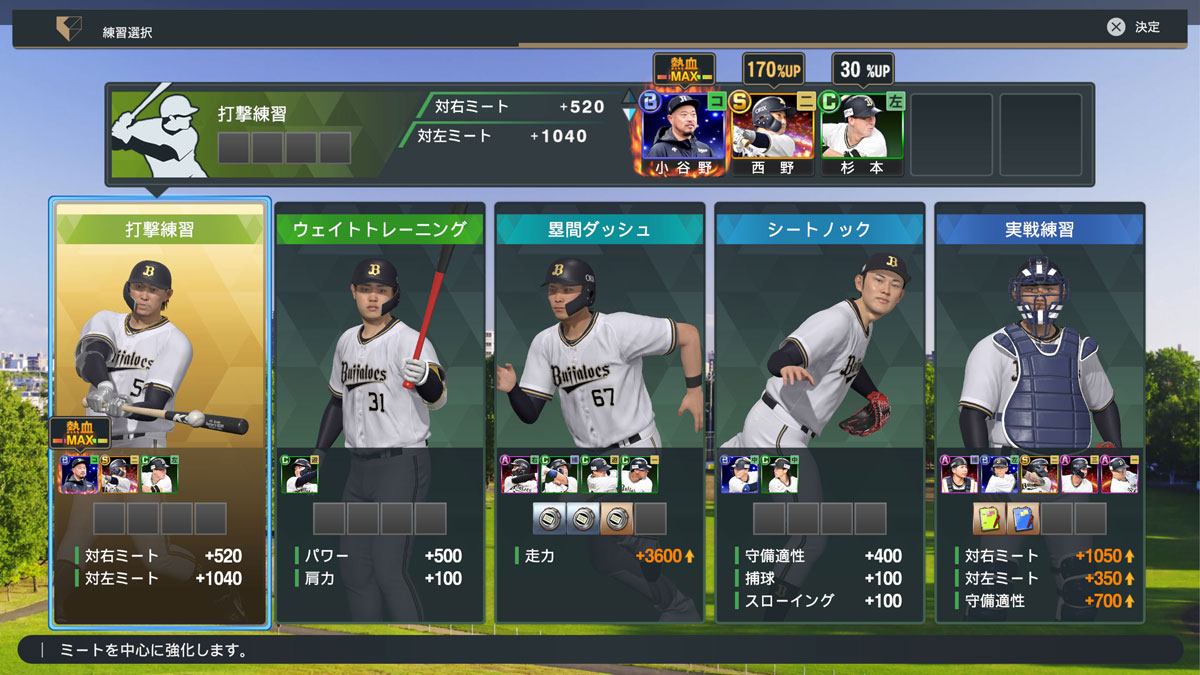
Task: Choose the ウェイトトレーニング training card
Action: [x=380, y=410]
